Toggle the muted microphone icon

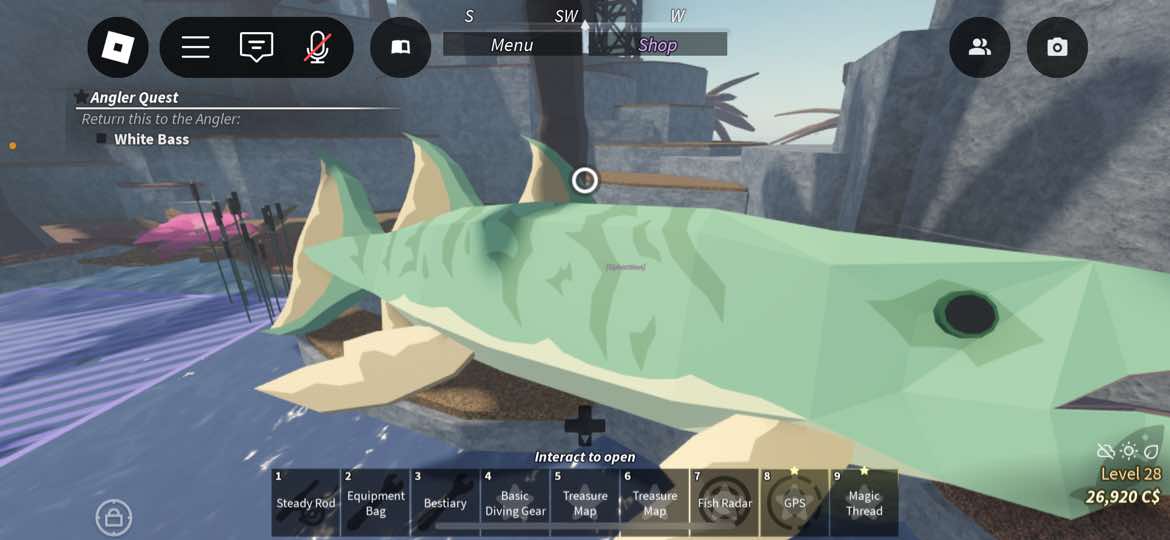click(317, 47)
